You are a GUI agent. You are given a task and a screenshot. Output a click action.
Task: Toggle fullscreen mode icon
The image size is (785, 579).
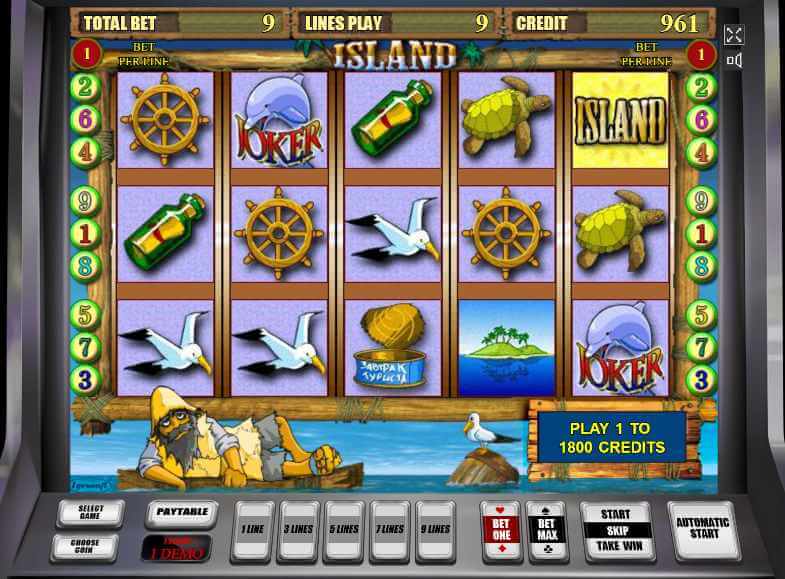pyautogui.click(x=734, y=35)
